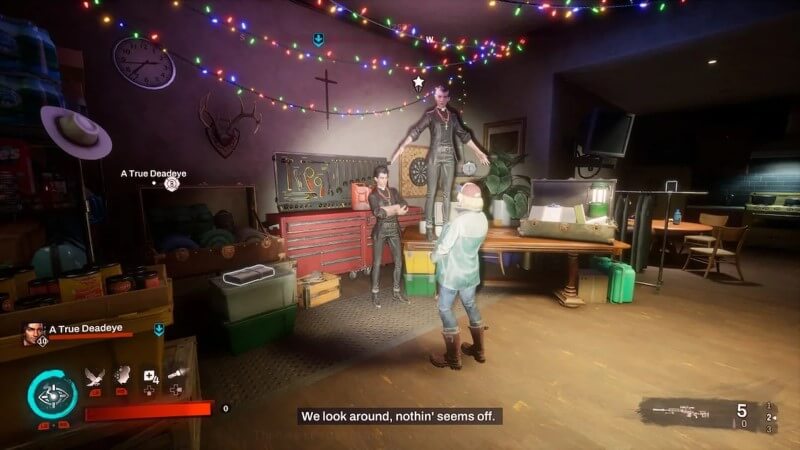Select the flashlight item slot
The height and width of the screenshot is (450, 800).
(176, 376)
